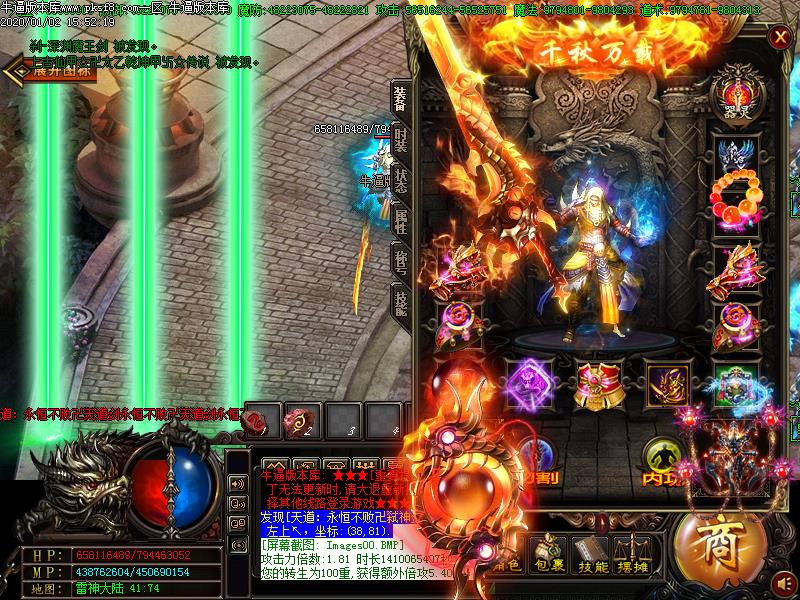
Task: Select the red and gold belt slot
Action: 598,383
